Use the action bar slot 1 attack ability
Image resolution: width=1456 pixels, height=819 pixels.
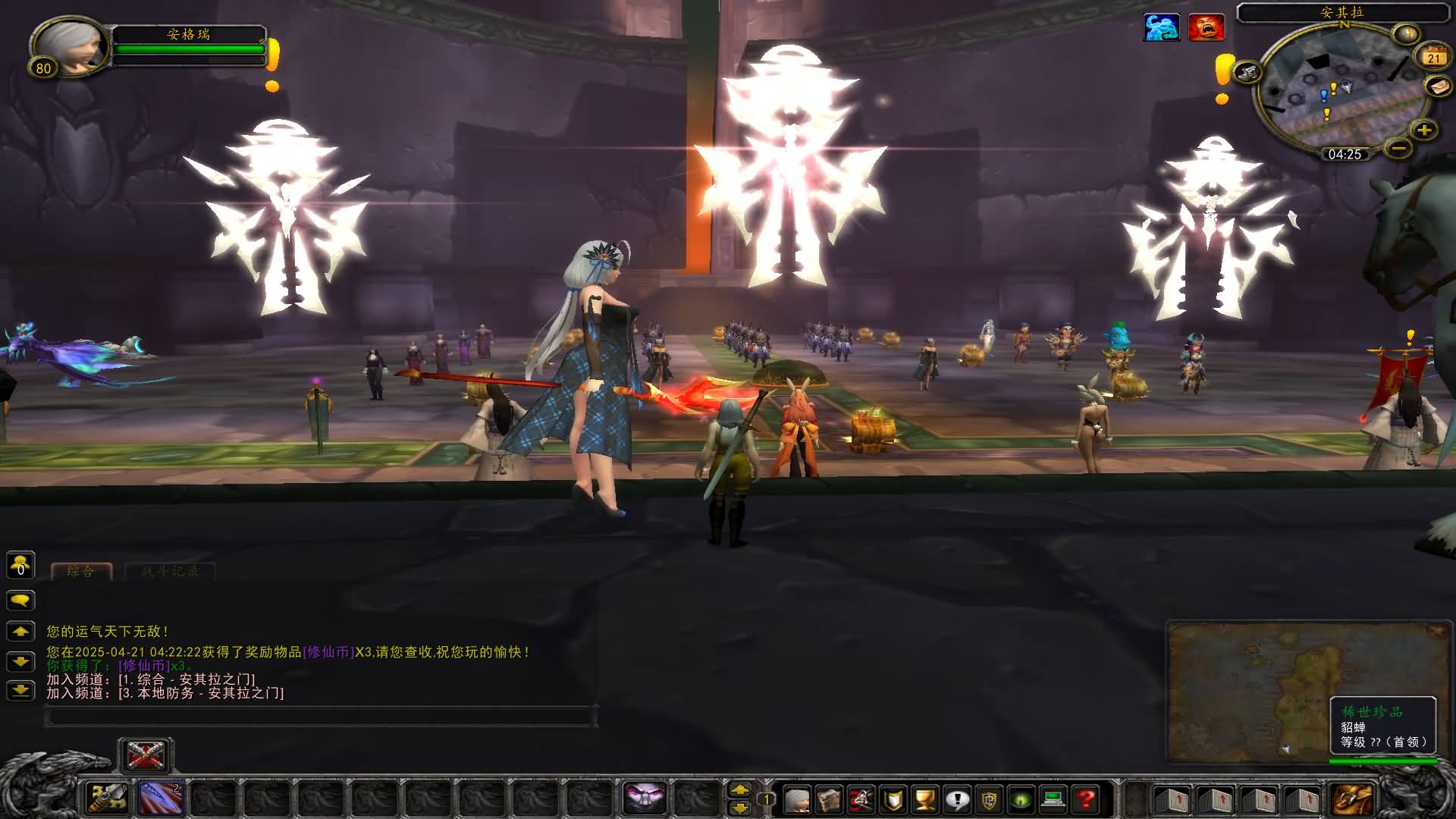107,798
